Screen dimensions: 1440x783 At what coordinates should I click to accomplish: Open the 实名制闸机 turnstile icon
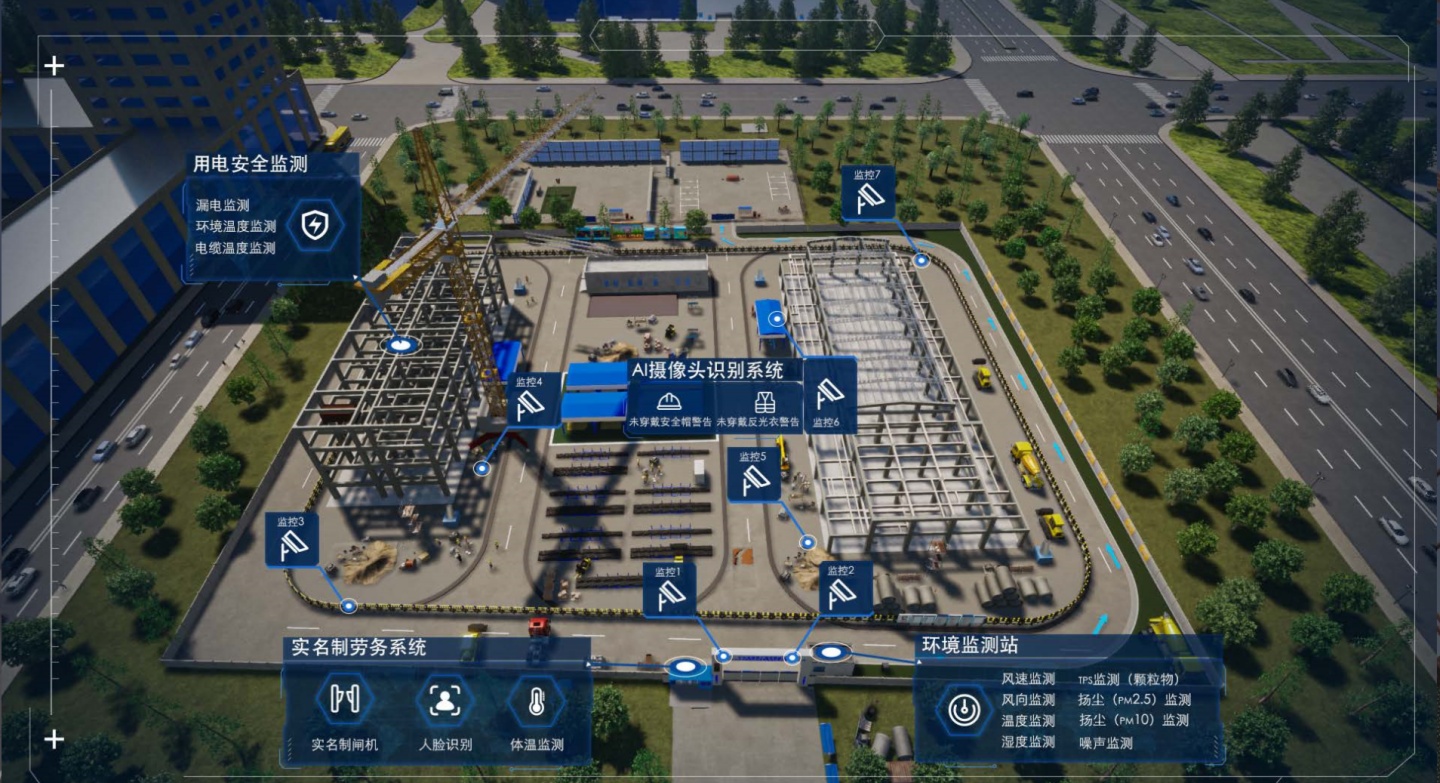tap(345, 701)
